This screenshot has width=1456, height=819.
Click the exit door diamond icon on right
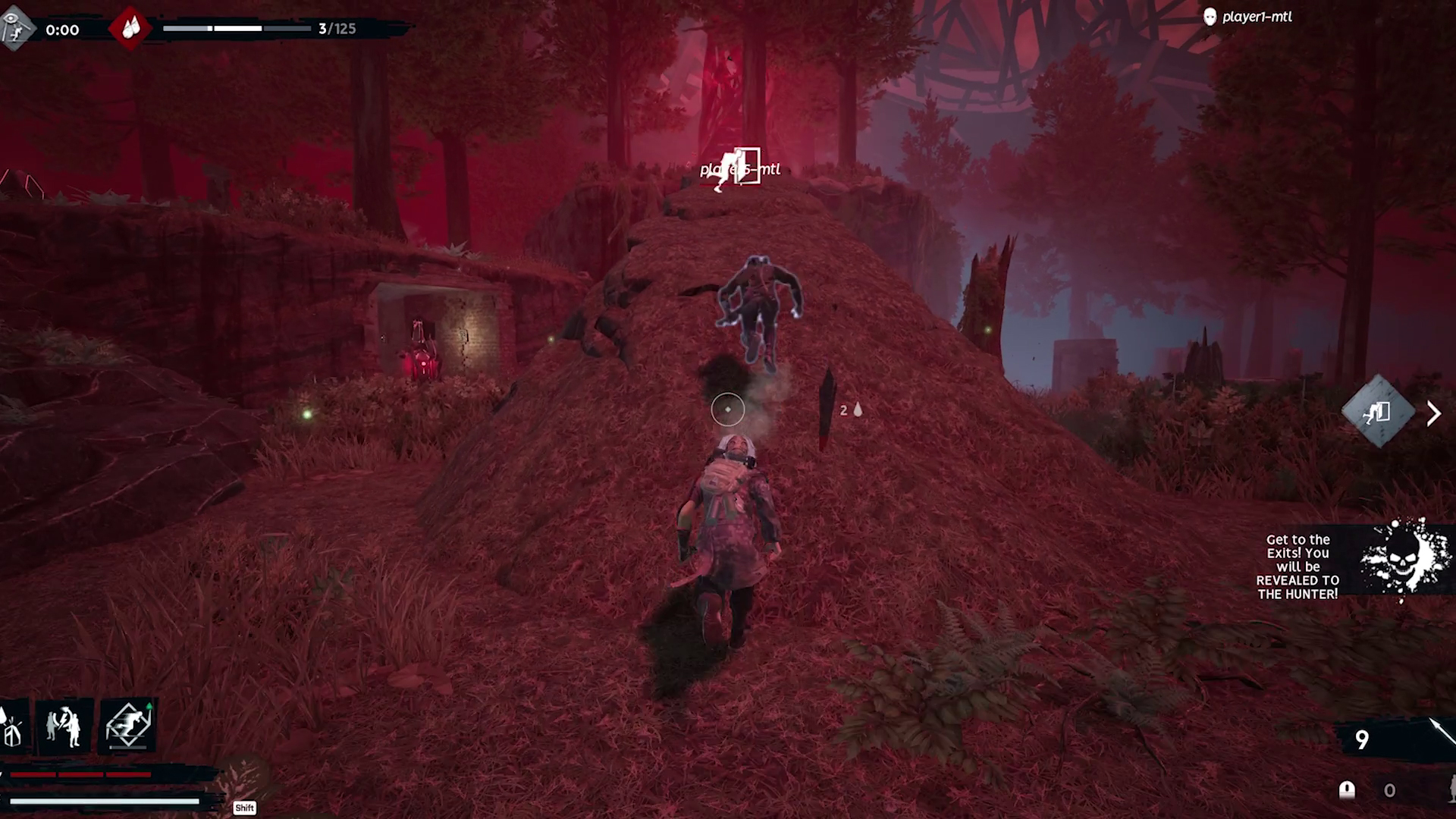pos(1378,413)
